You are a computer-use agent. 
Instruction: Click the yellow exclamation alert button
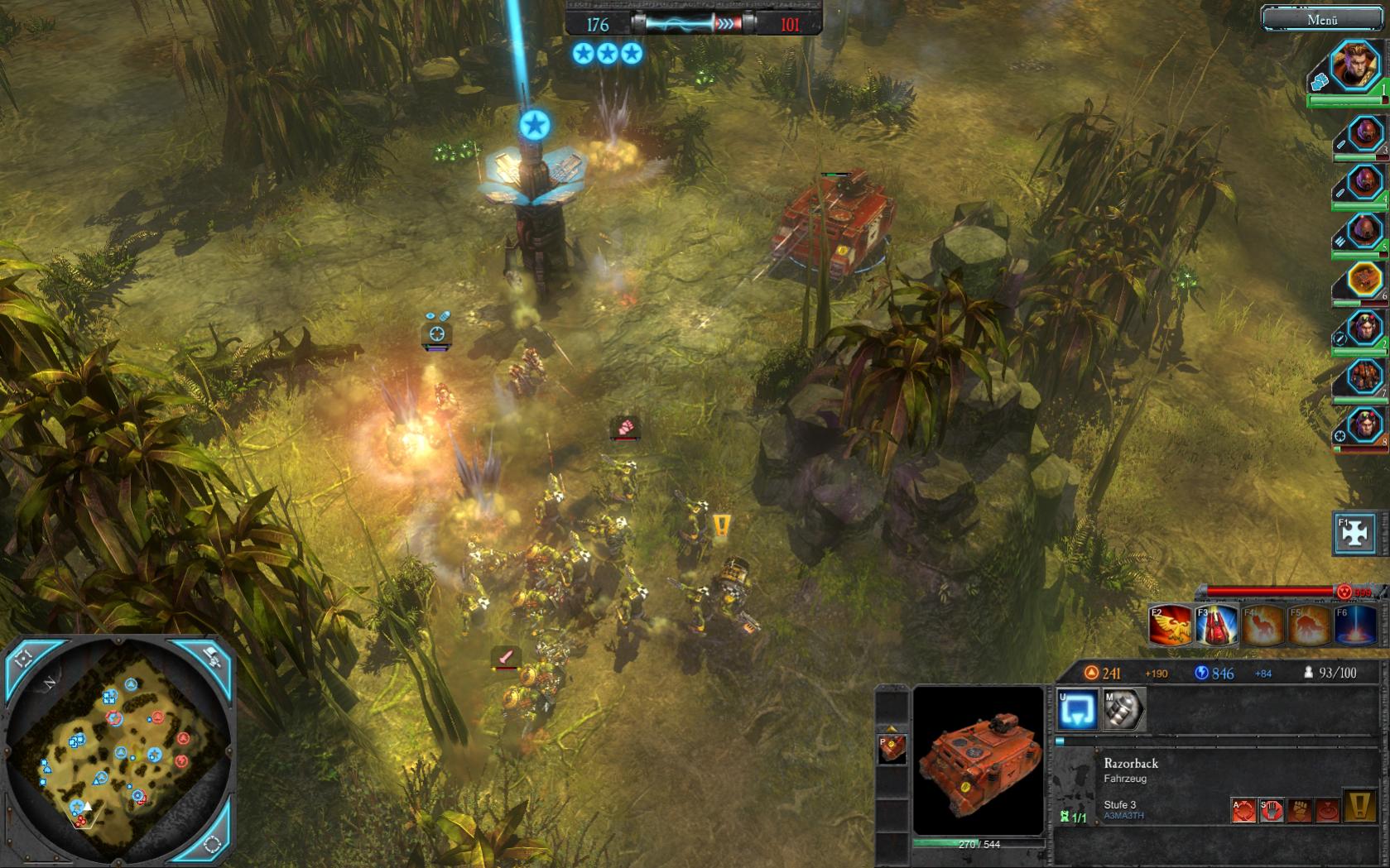coord(1359,807)
